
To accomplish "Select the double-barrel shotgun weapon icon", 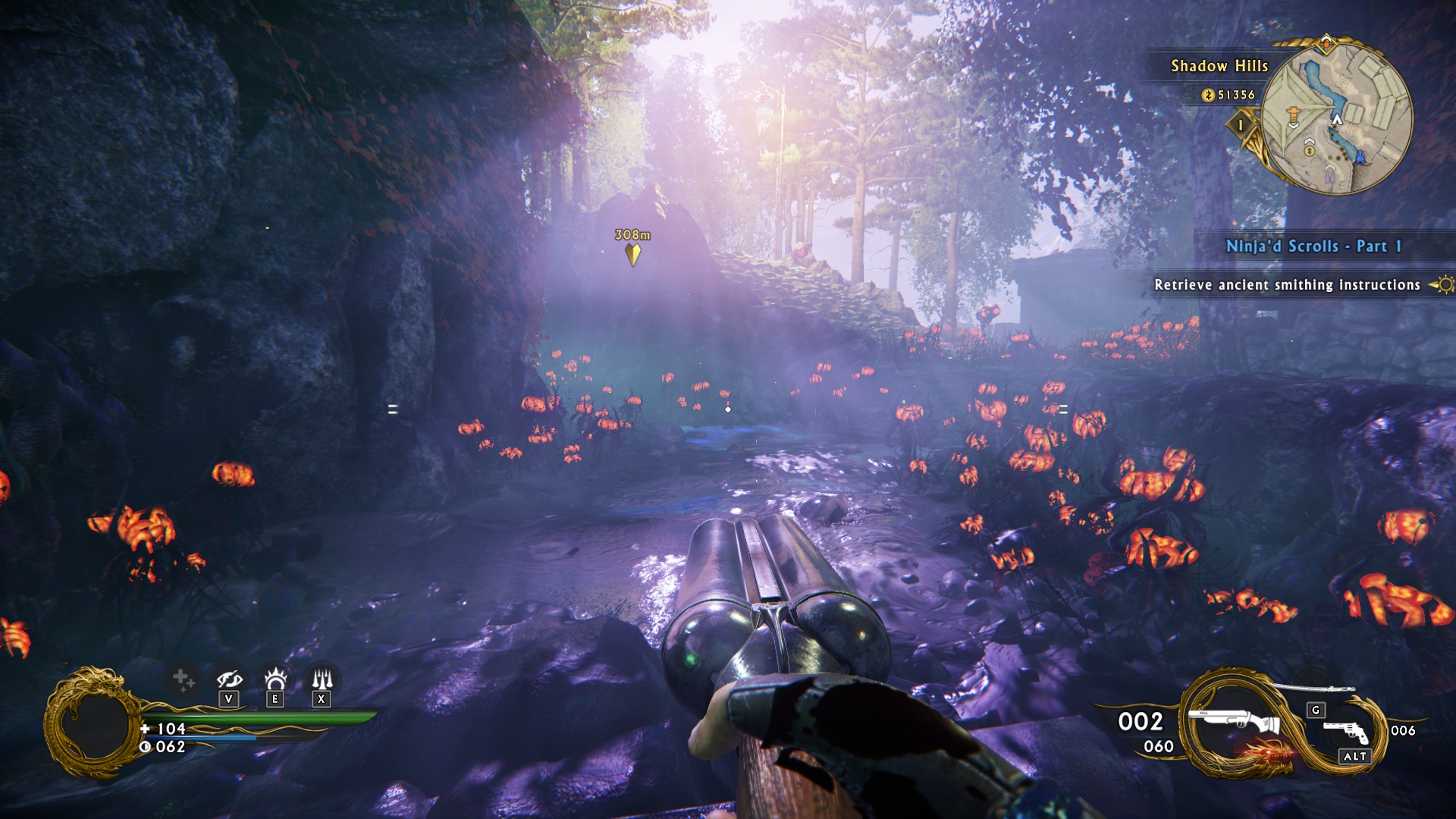I will tap(1232, 722).
